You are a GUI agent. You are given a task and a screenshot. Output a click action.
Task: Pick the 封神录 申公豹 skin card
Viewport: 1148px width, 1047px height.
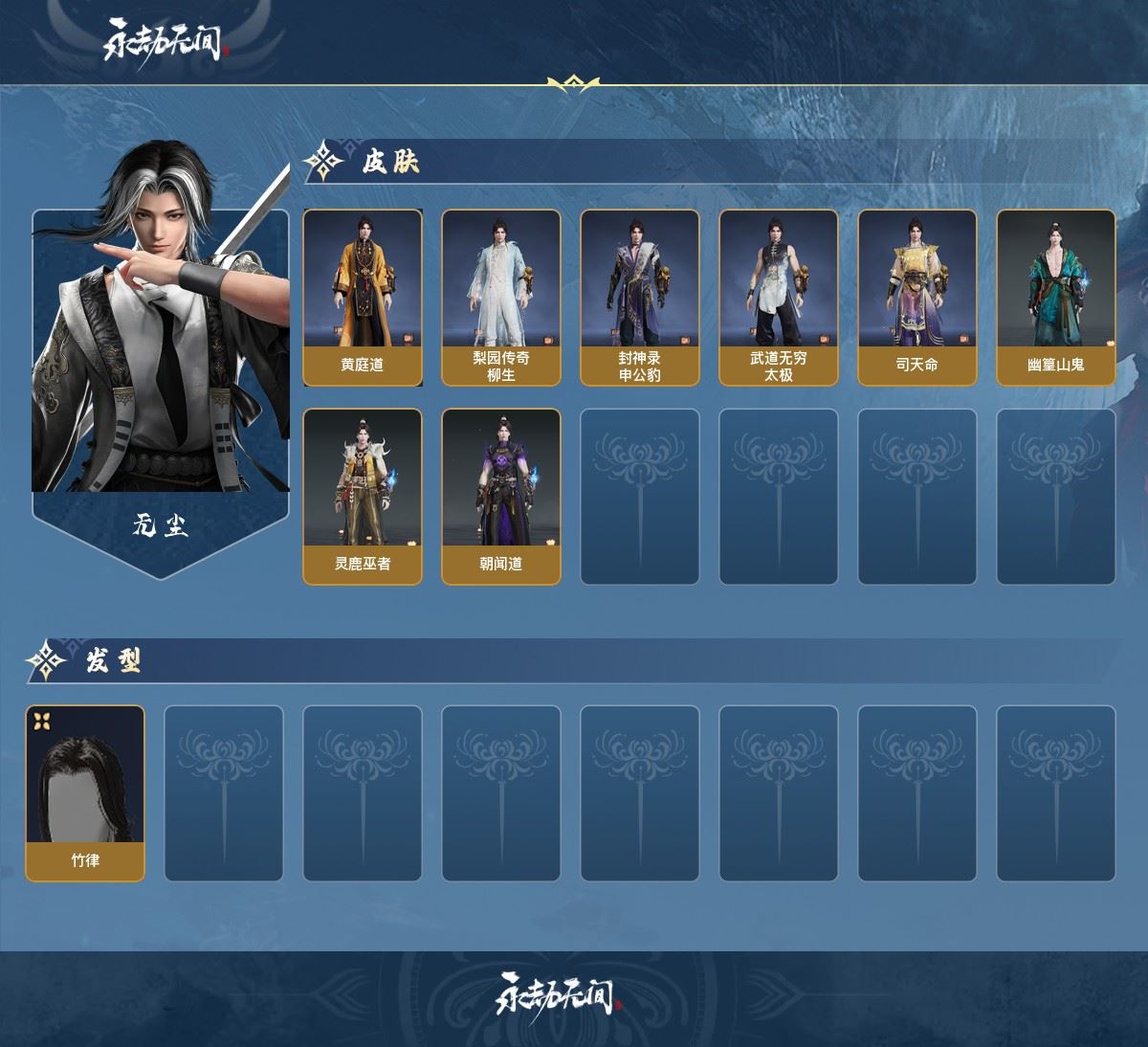coord(640,298)
